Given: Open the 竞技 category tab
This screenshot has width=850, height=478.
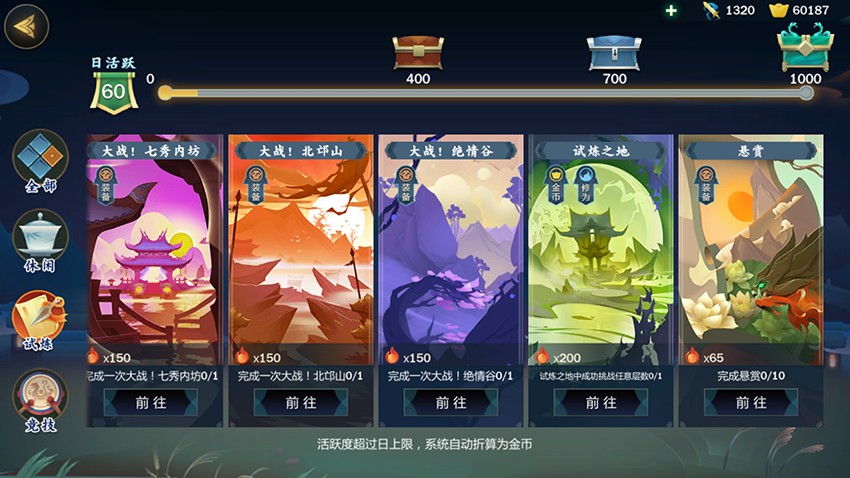Looking at the screenshot, I should [40, 396].
